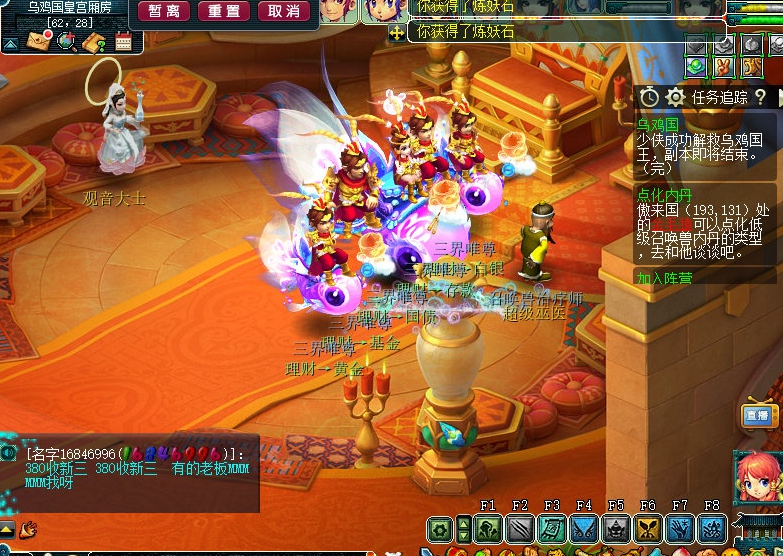Click the 重置 (reset) button
This screenshot has height=556, width=783.
coord(224,11)
